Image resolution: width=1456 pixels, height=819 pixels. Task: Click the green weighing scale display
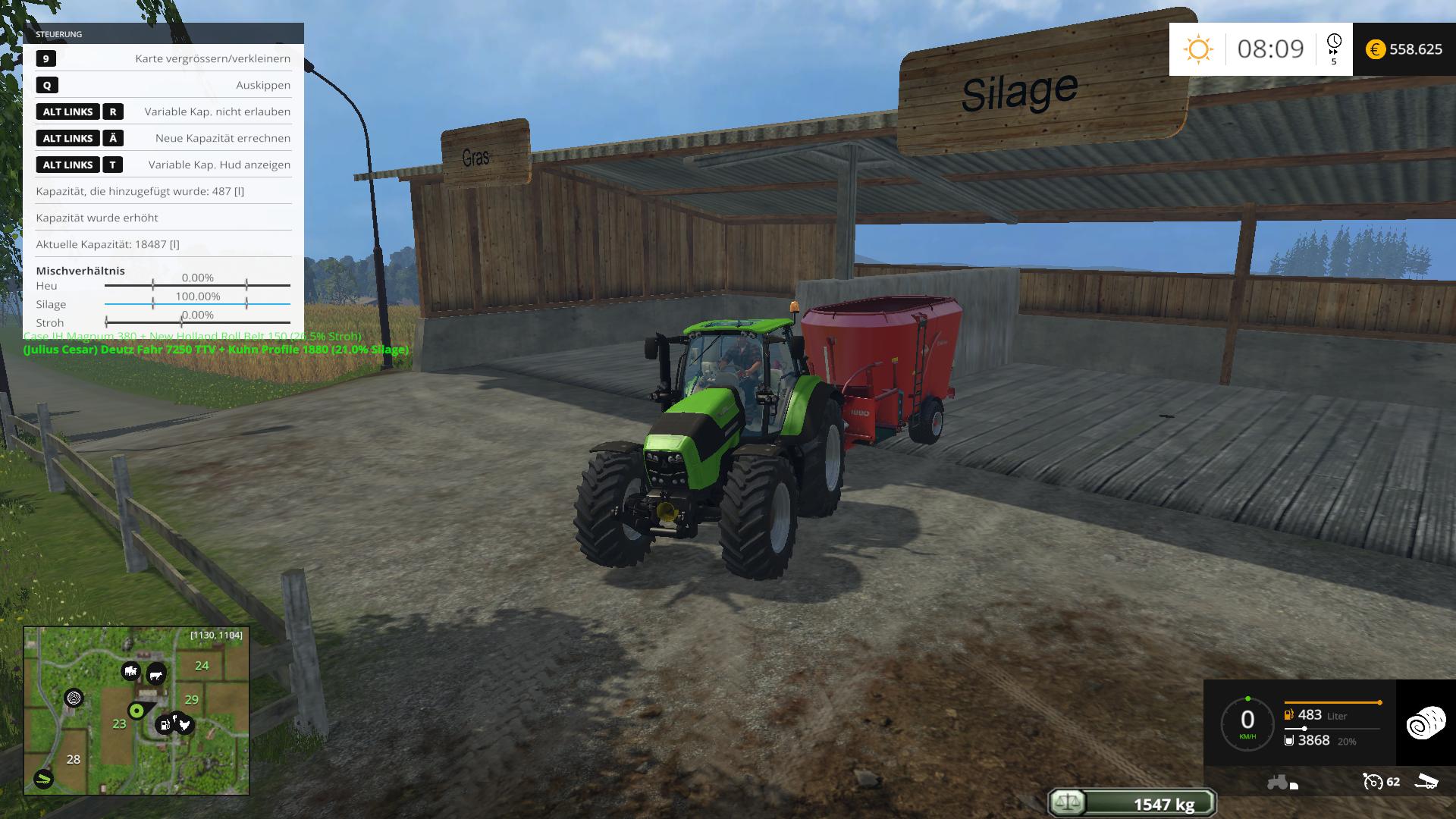pos(1132,803)
